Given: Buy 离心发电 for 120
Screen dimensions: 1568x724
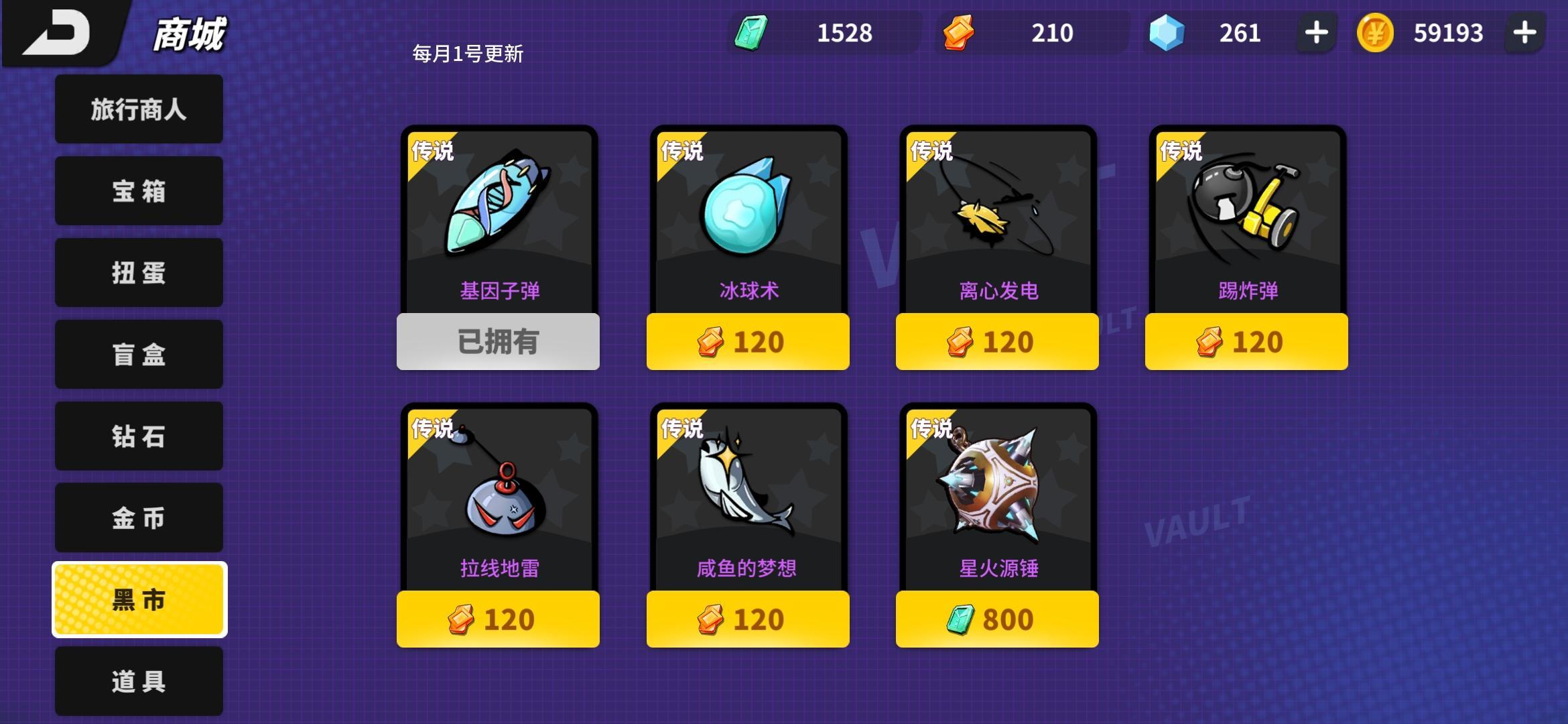Looking at the screenshot, I should pyautogui.click(x=996, y=342).
